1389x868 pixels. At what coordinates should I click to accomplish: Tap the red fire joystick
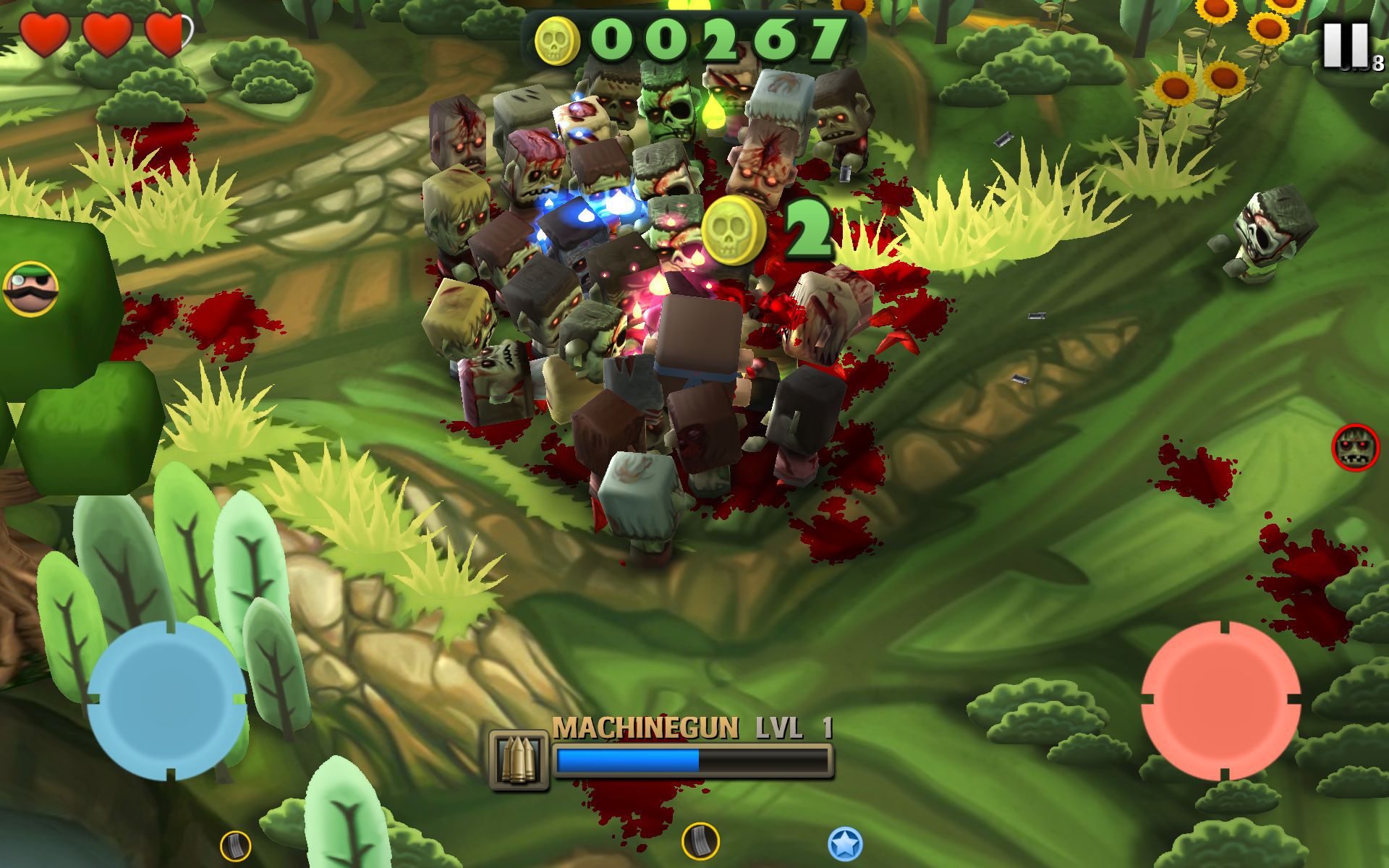click(x=1221, y=700)
